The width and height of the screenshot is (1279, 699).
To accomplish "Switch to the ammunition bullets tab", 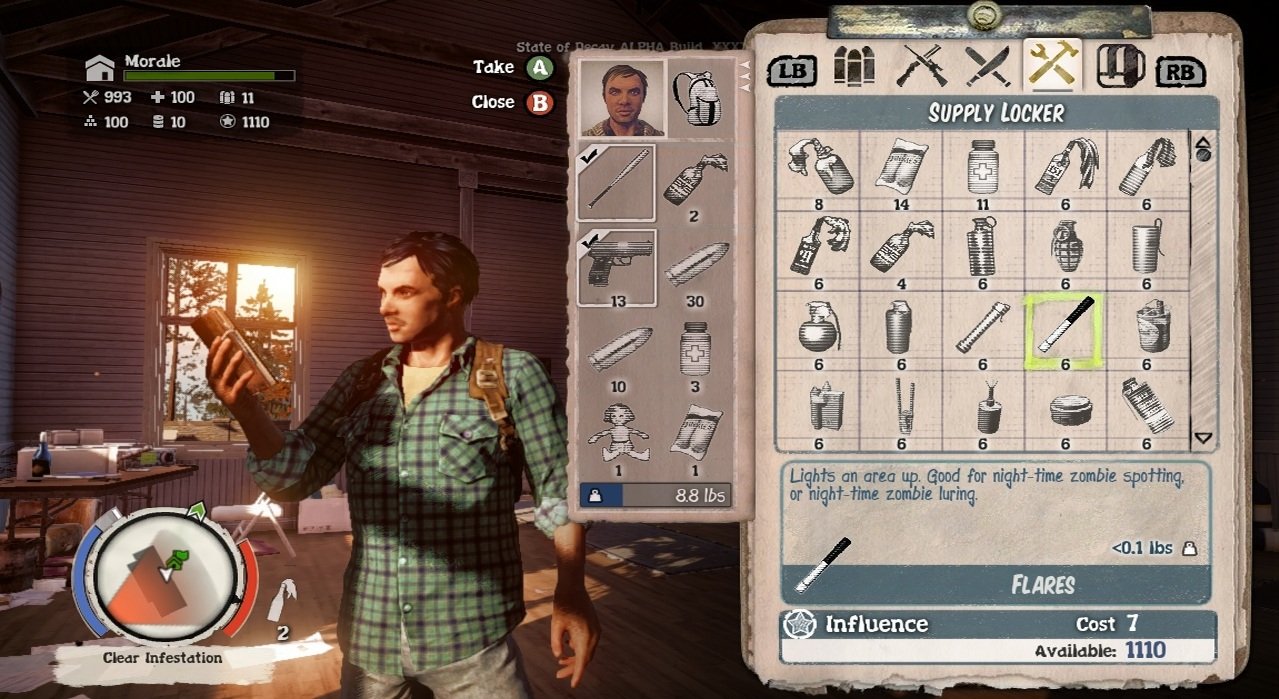I will tap(854, 66).
